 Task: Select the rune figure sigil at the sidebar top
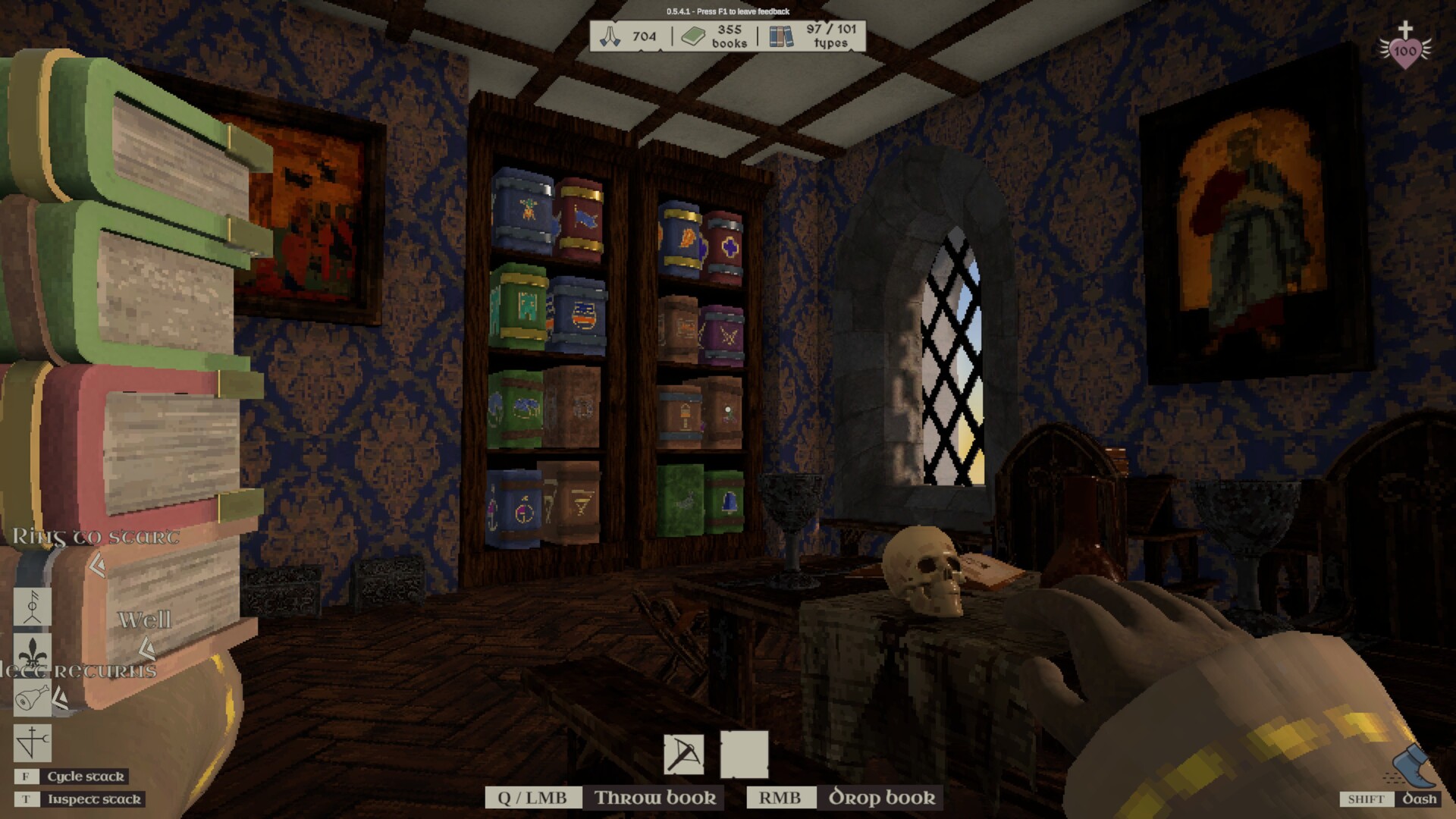(x=32, y=607)
